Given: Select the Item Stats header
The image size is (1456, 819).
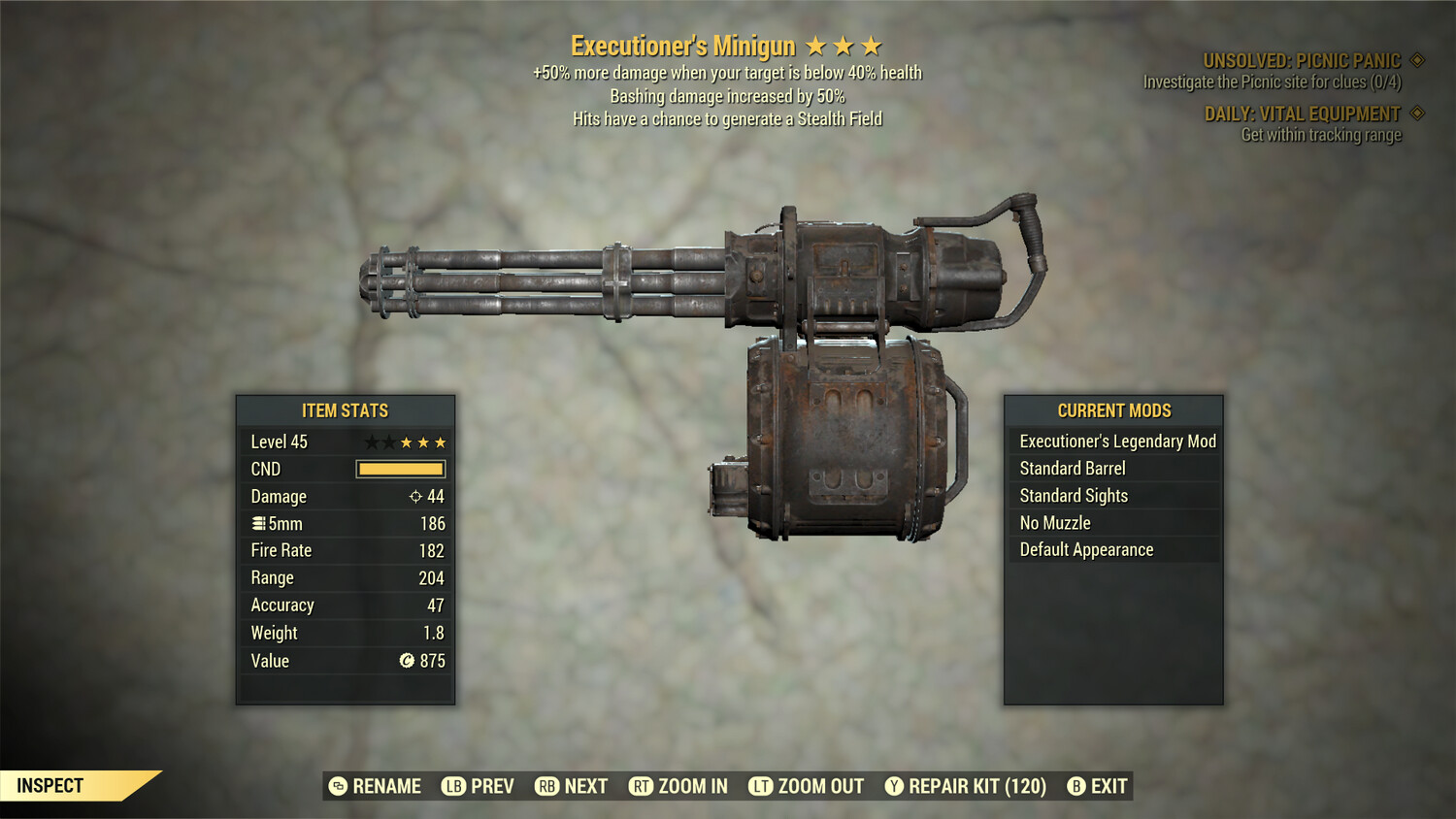Looking at the screenshot, I should point(346,410).
